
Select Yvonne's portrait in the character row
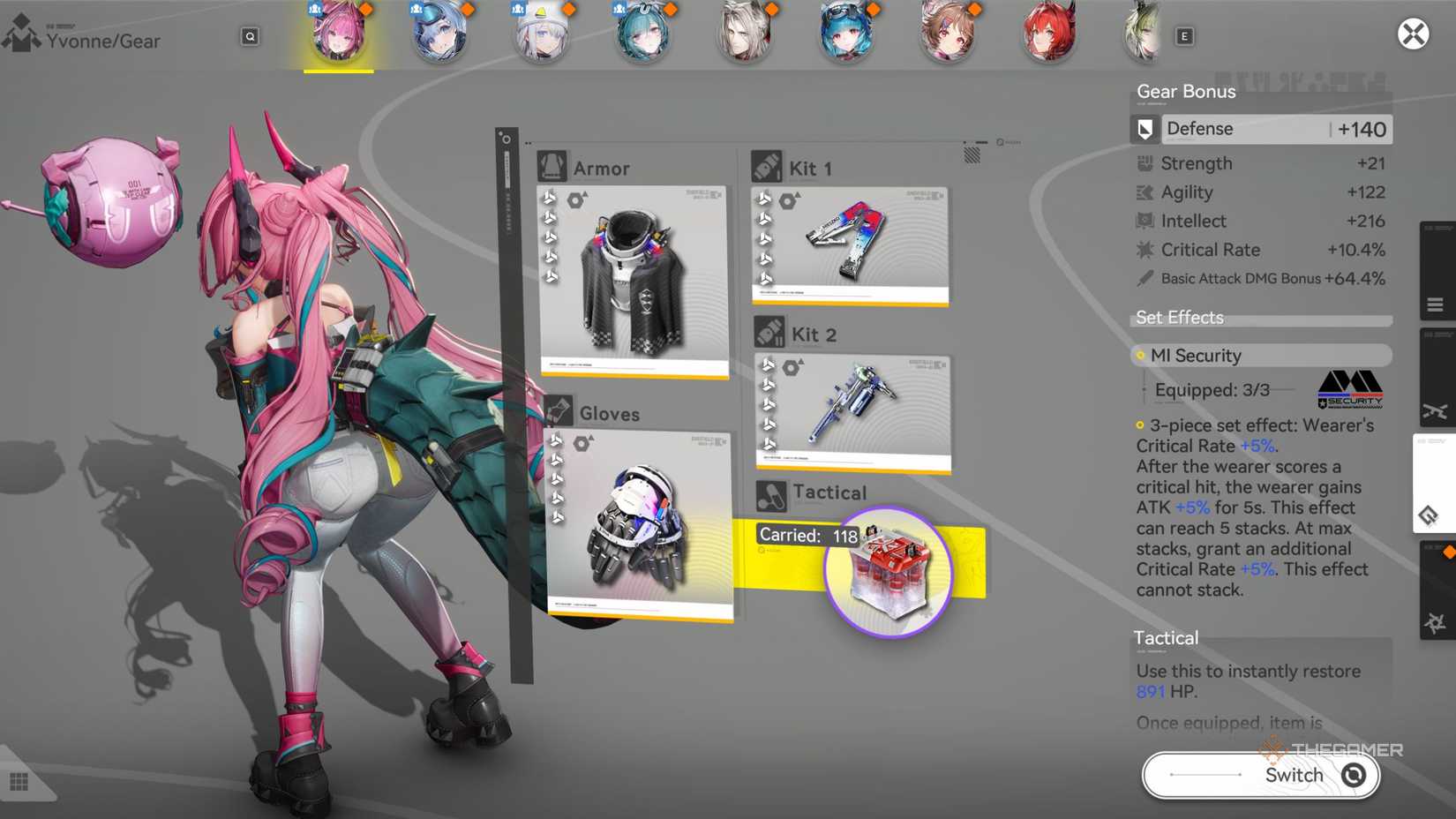[339, 34]
